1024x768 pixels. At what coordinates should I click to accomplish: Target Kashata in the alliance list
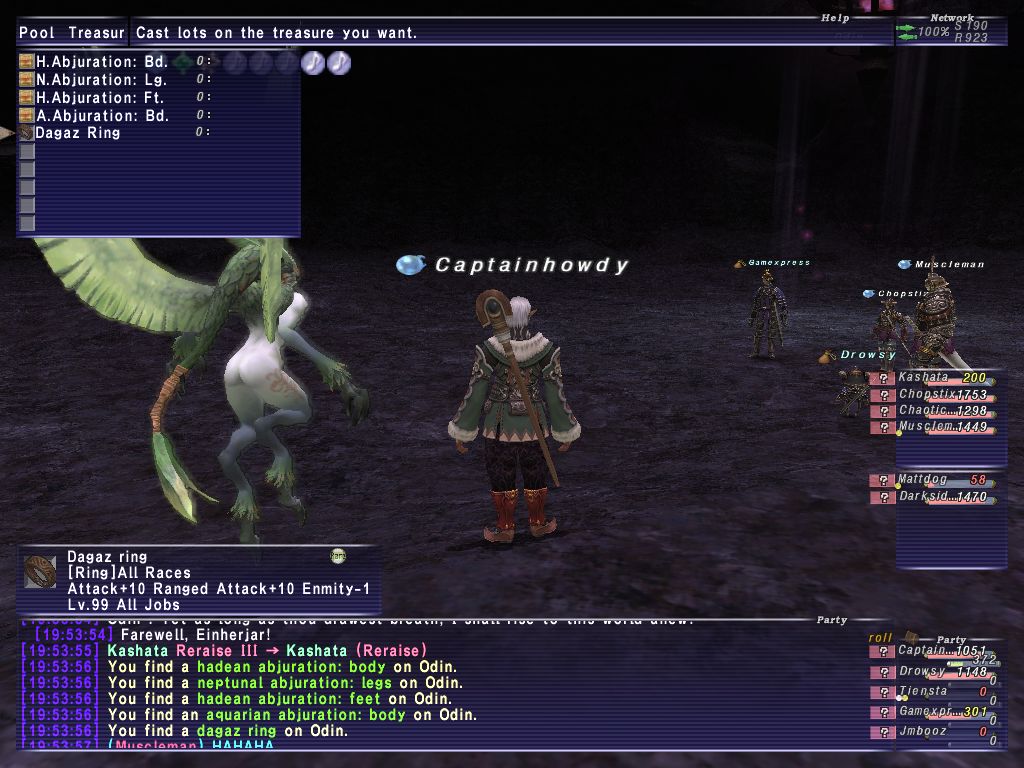point(930,378)
